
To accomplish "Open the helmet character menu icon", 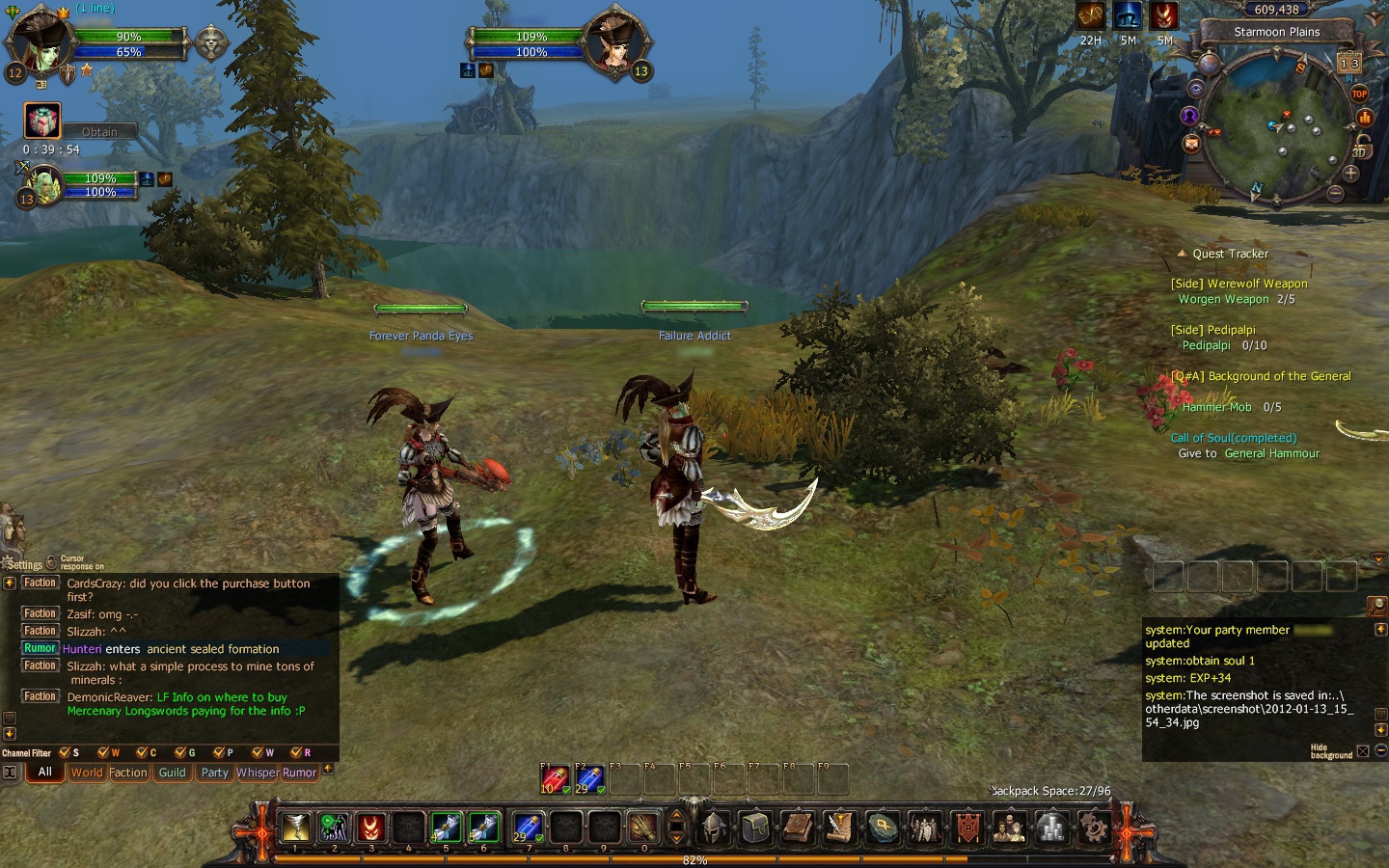I will click(x=715, y=827).
